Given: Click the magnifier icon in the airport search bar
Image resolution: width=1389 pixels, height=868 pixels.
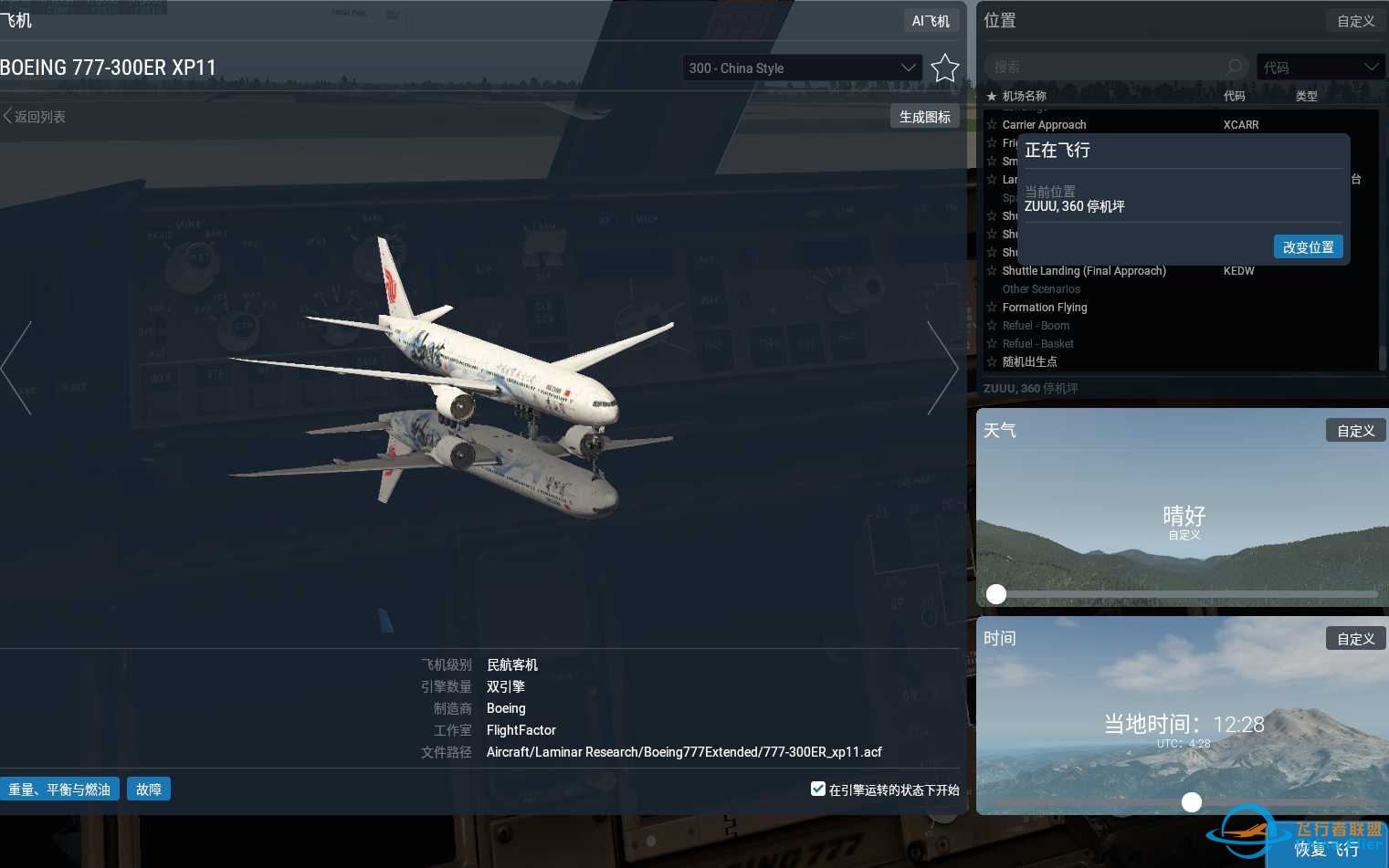Looking at the screenshot, I should point(1234,66).
